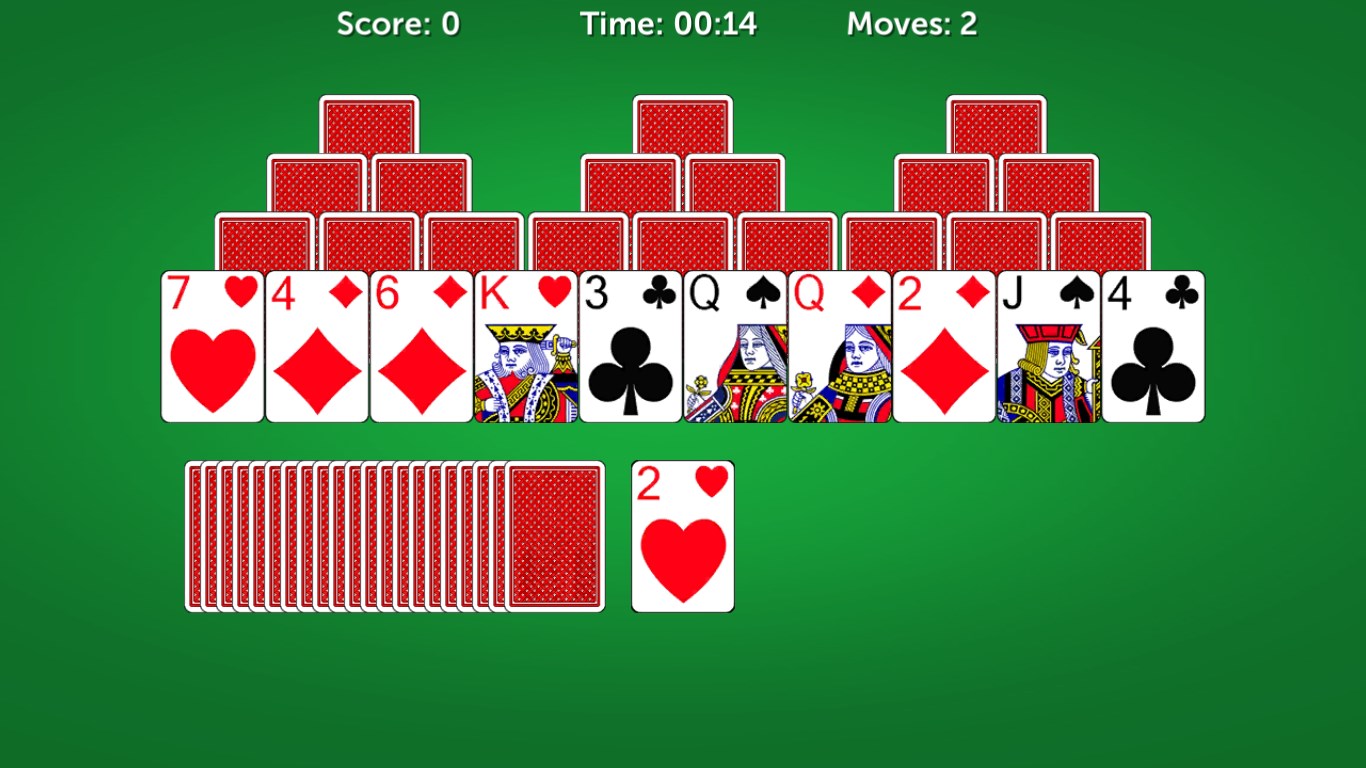Select the 4 of Diamonds card

pyautogui.click(x=316, y=345)
